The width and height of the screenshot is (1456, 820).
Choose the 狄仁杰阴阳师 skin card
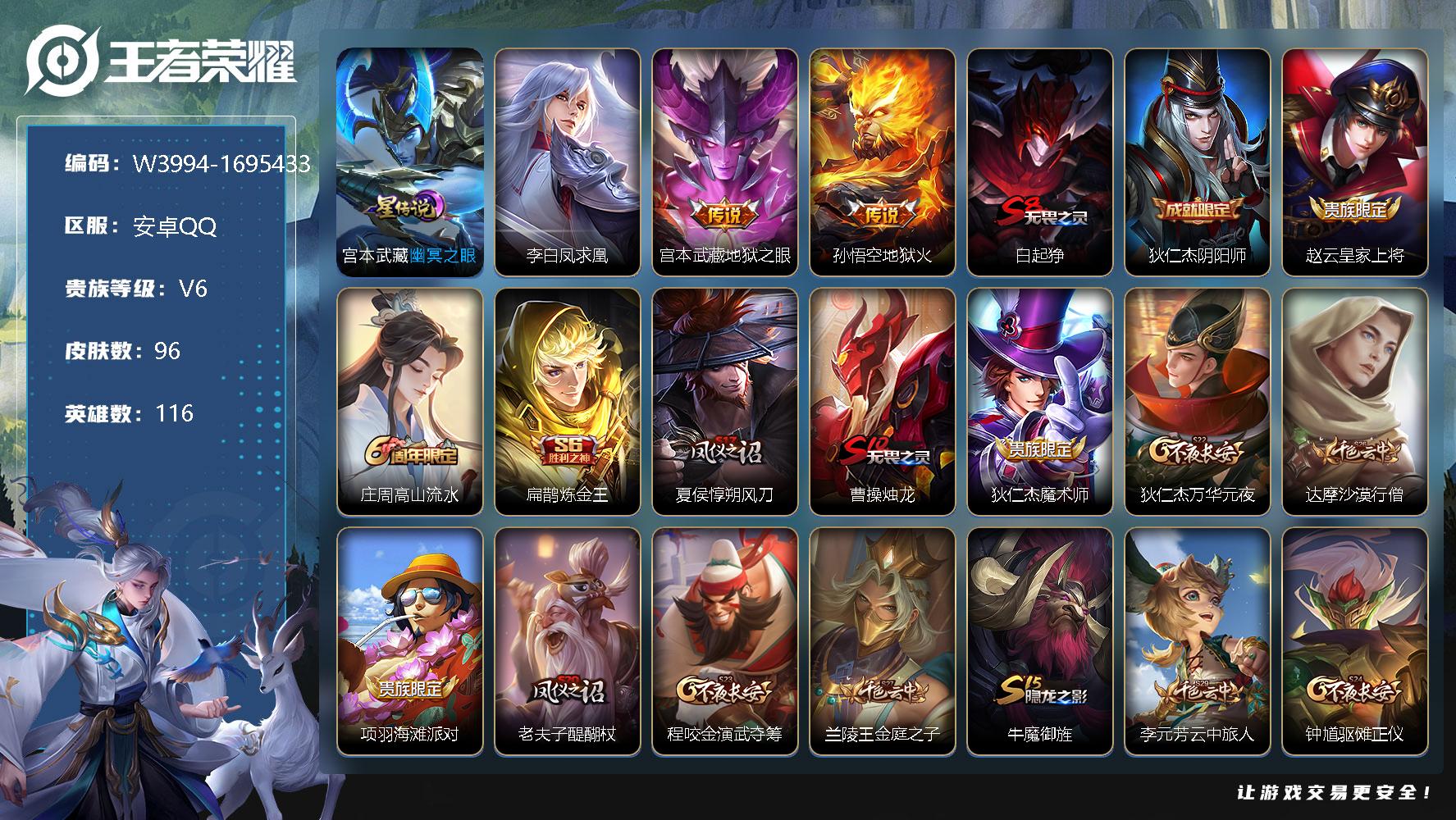click(x=1197, y=162)
